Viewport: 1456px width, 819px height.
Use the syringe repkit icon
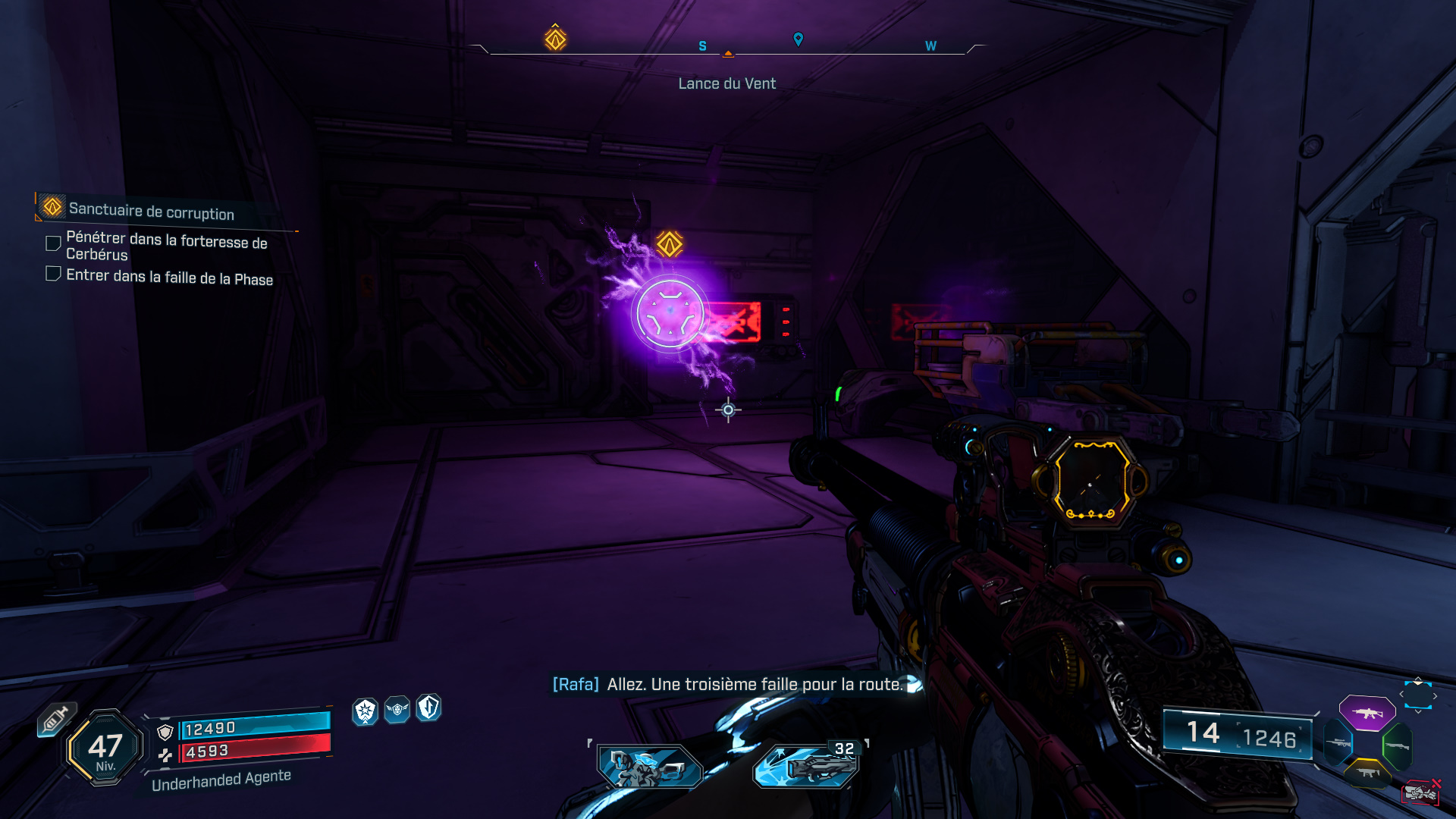[55, 720]
